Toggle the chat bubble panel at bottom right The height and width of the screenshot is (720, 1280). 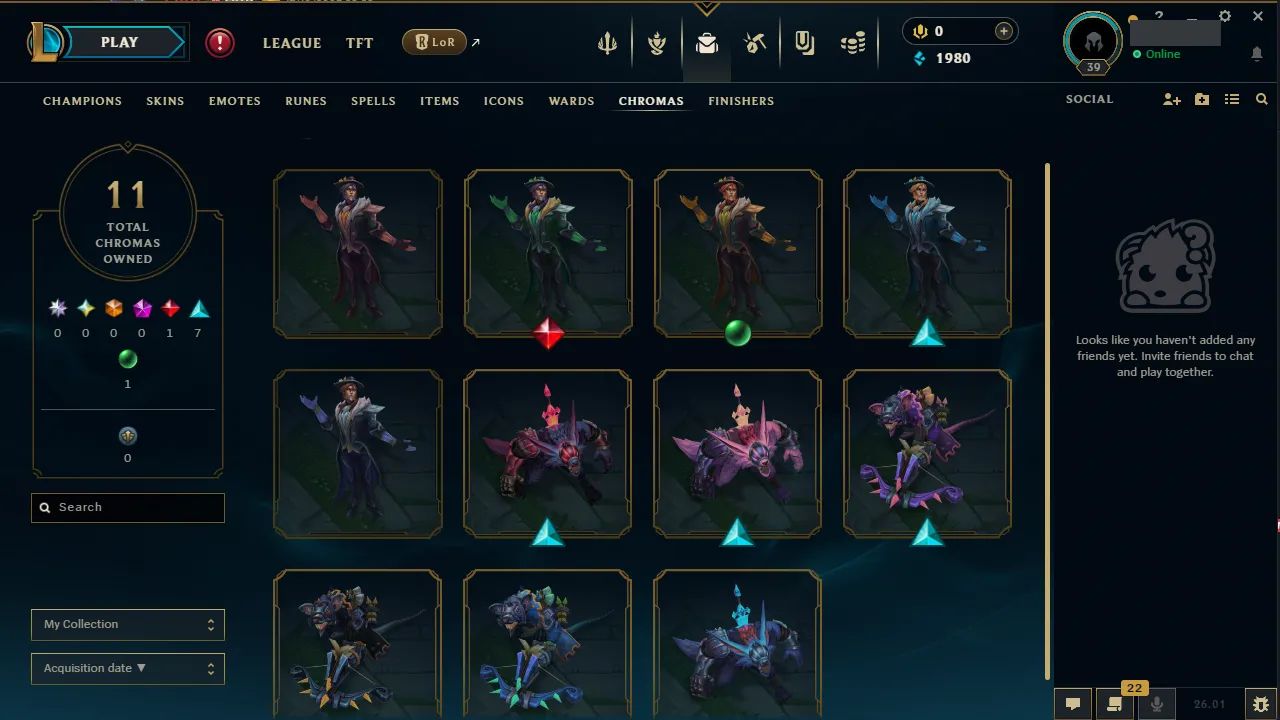[x=1073, y=703]
